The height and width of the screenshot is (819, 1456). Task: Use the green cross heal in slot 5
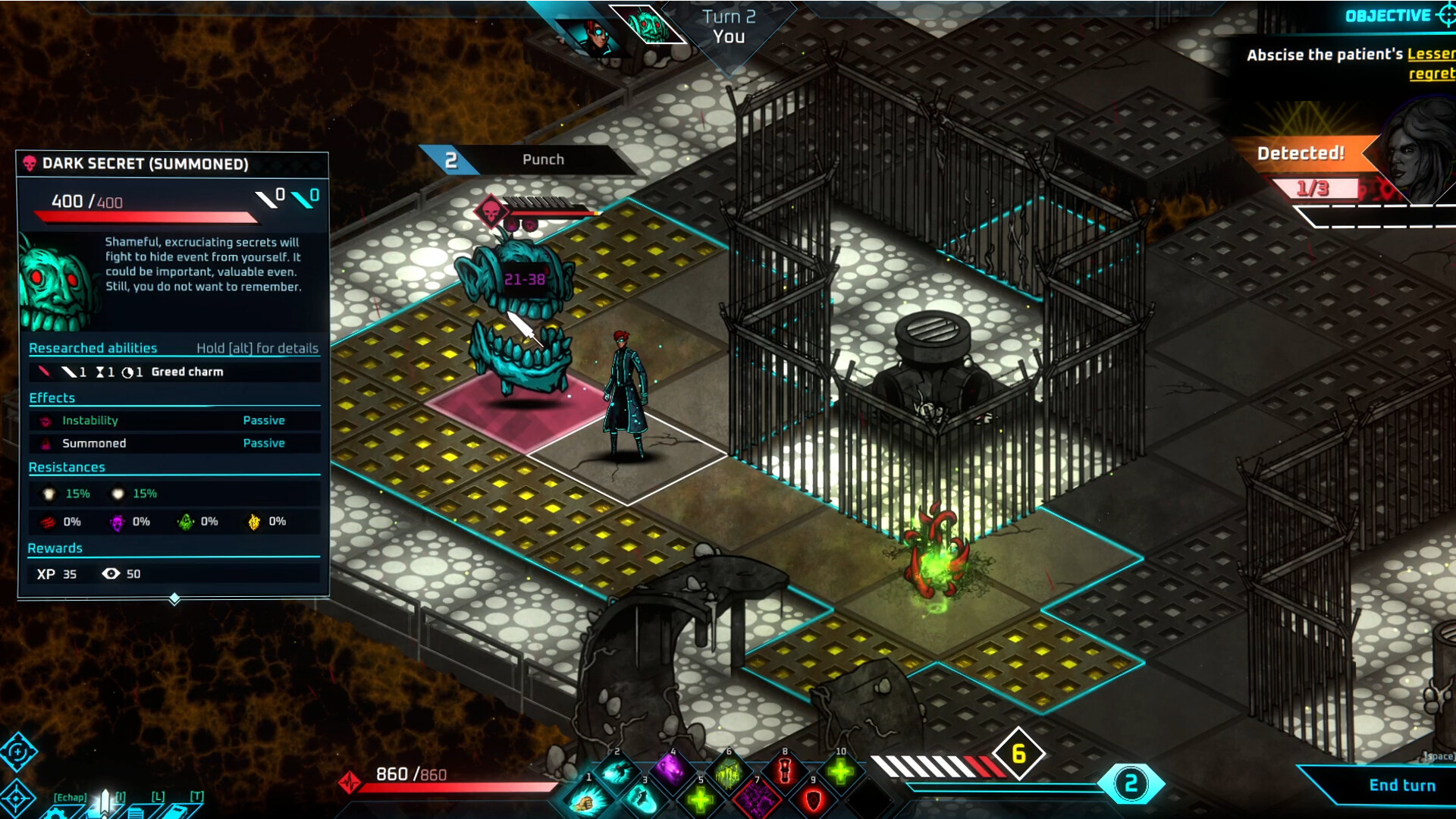click(x=700, y=799)
